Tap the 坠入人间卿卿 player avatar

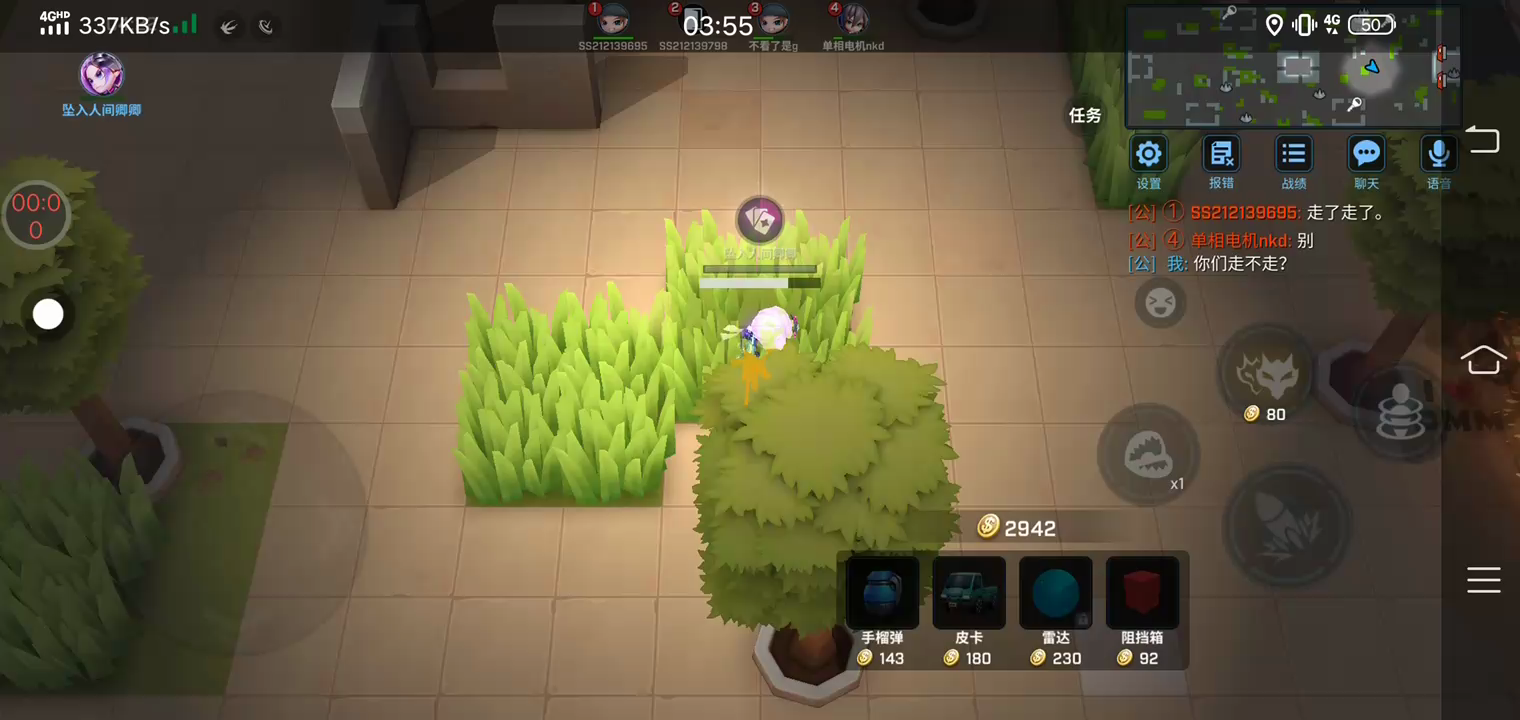tap(101, 75)
